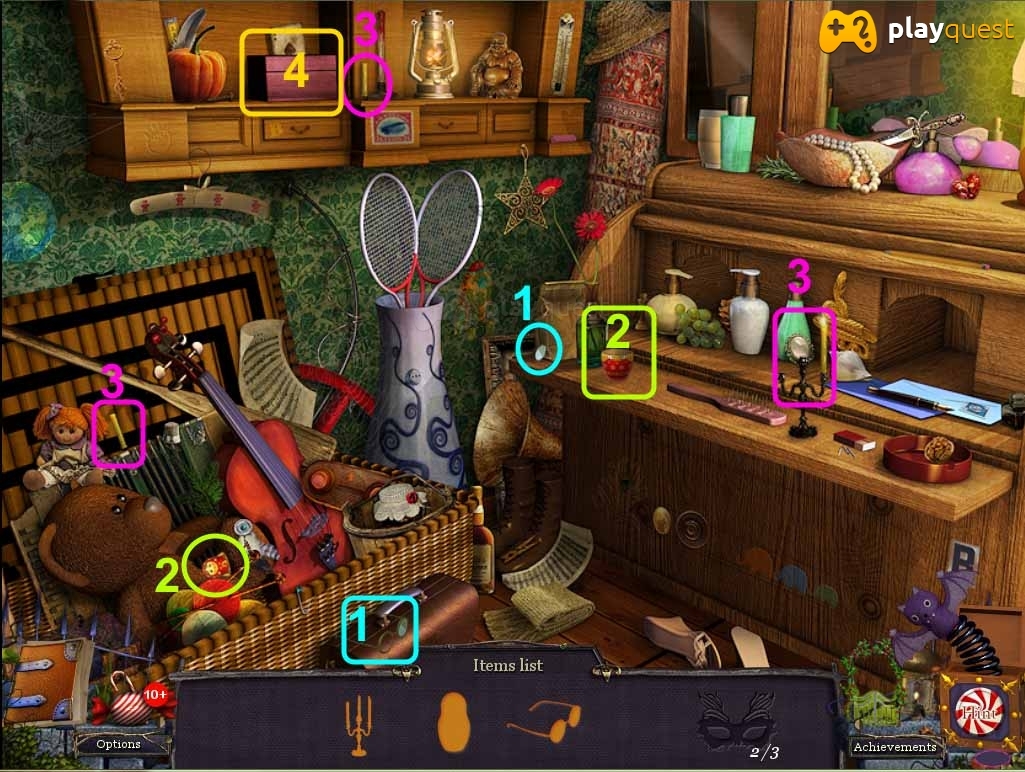The height and width of the screenshot is (772, 1025).
Task: Click the masquerade mask collectible counter
Action: coord(738,722)
